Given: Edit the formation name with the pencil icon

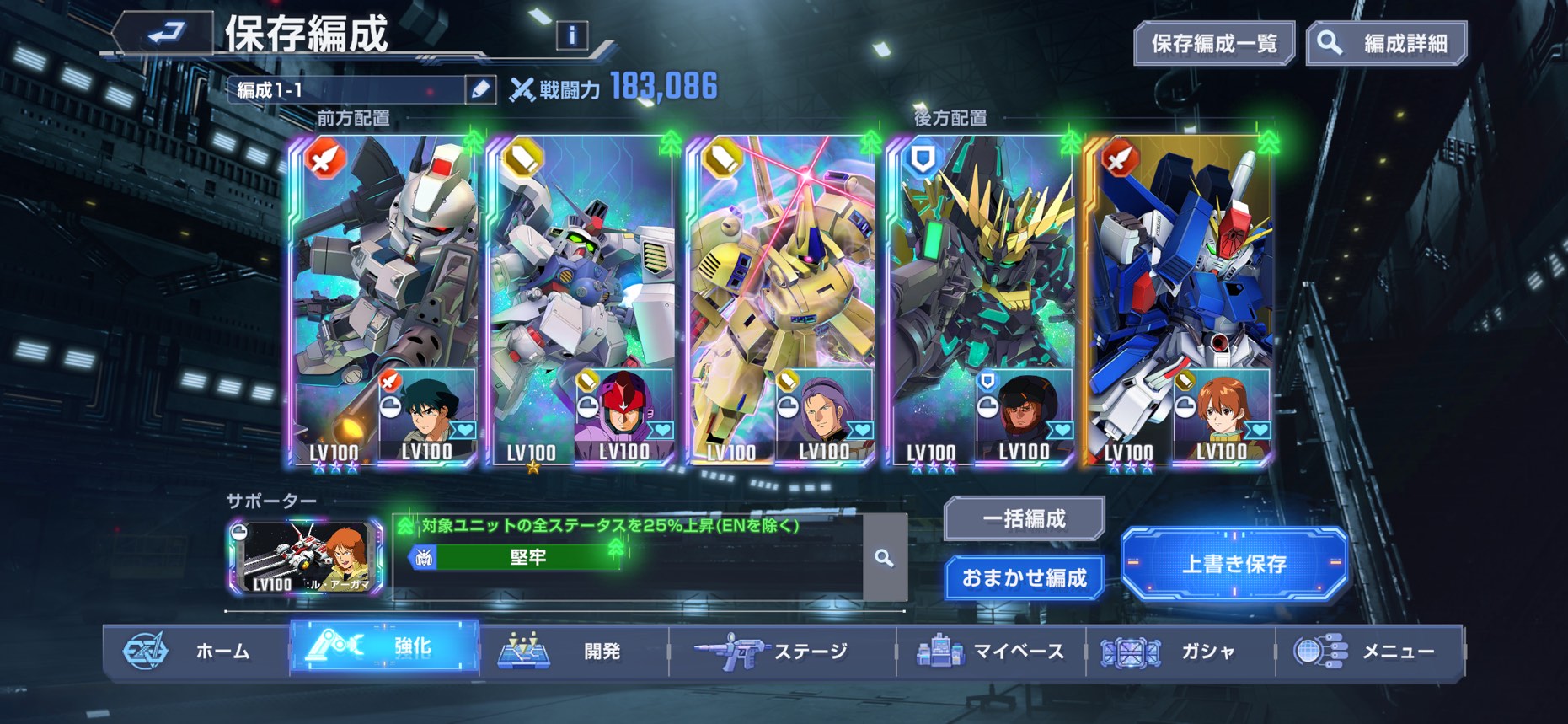Looking at the screenshot, I should click(480, 89).
